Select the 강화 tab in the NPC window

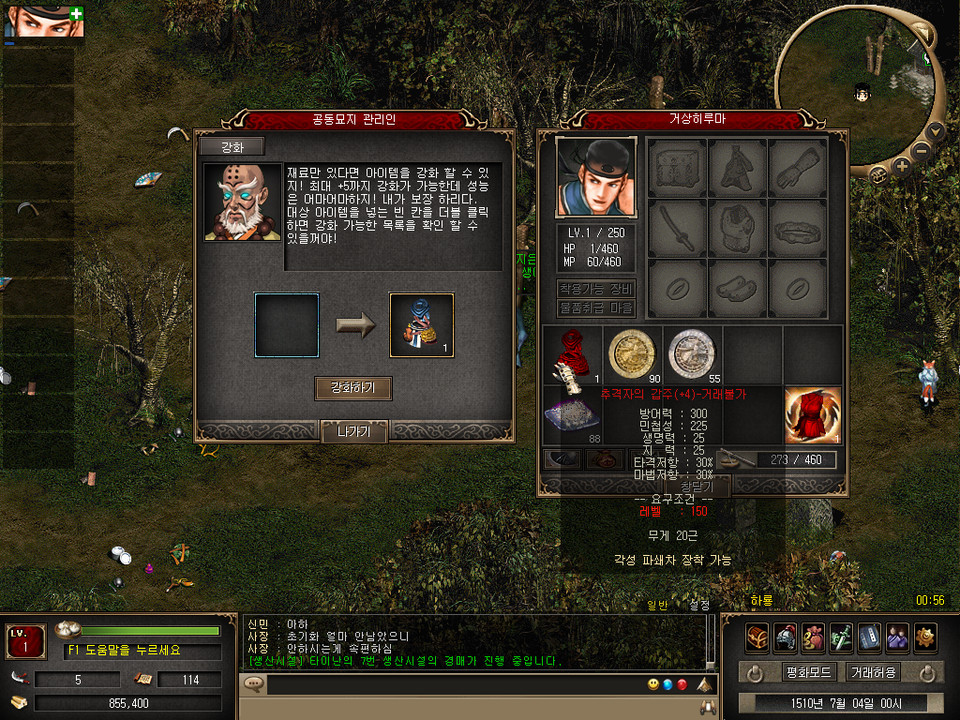click(x=230, y=147)
